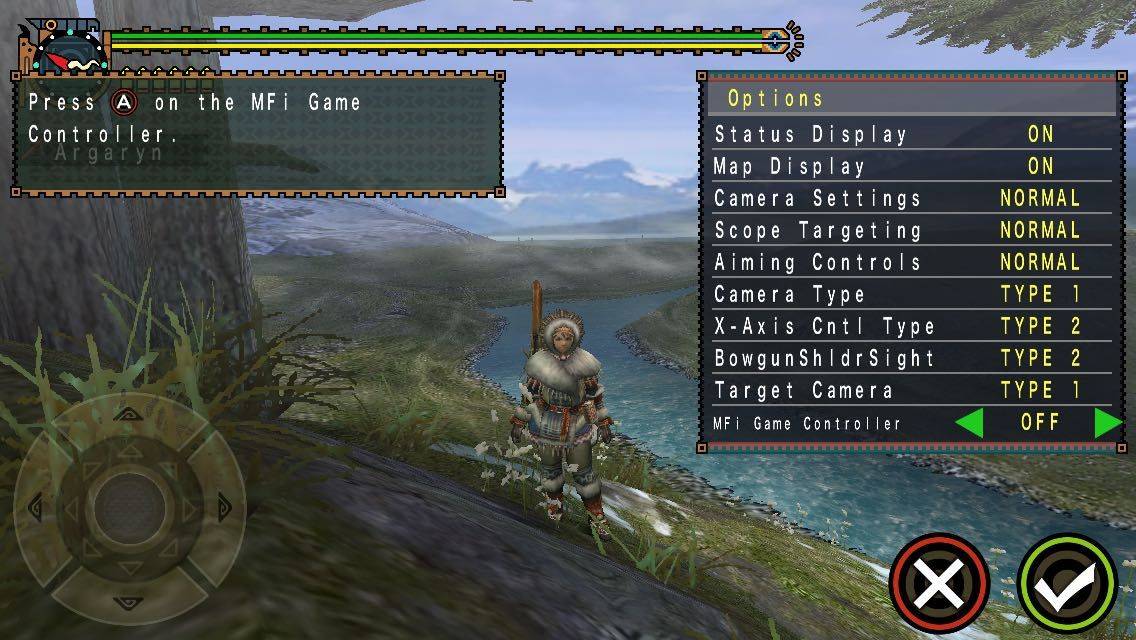Select the BowgunShldrSight option row
The height and width of the screenshot is (640, 1136).
tap(910, 358)
